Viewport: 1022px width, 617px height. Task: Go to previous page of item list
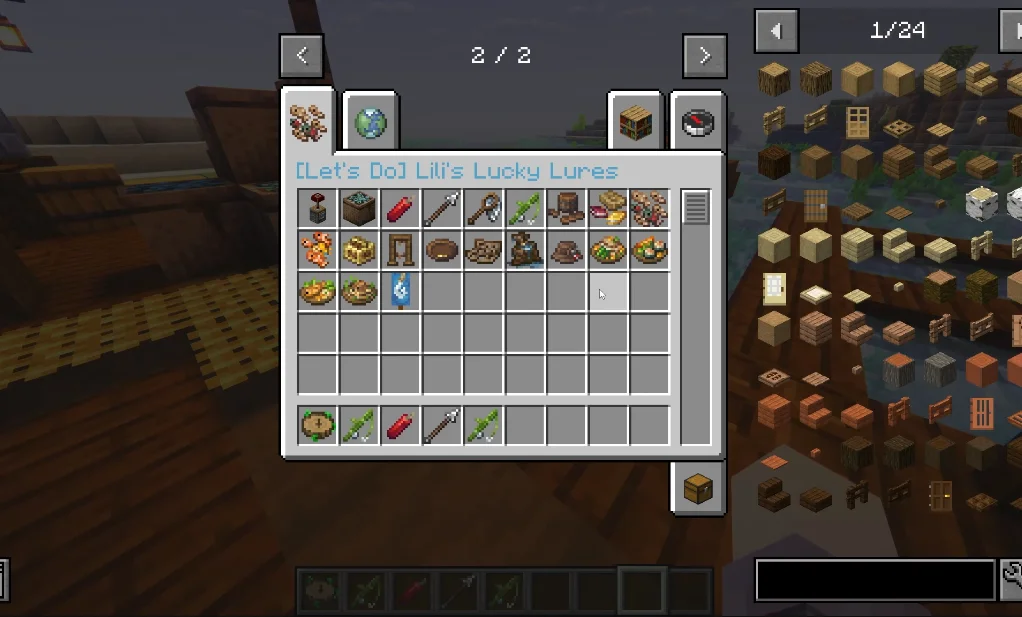pyautogui.click(x=776, y=31)
